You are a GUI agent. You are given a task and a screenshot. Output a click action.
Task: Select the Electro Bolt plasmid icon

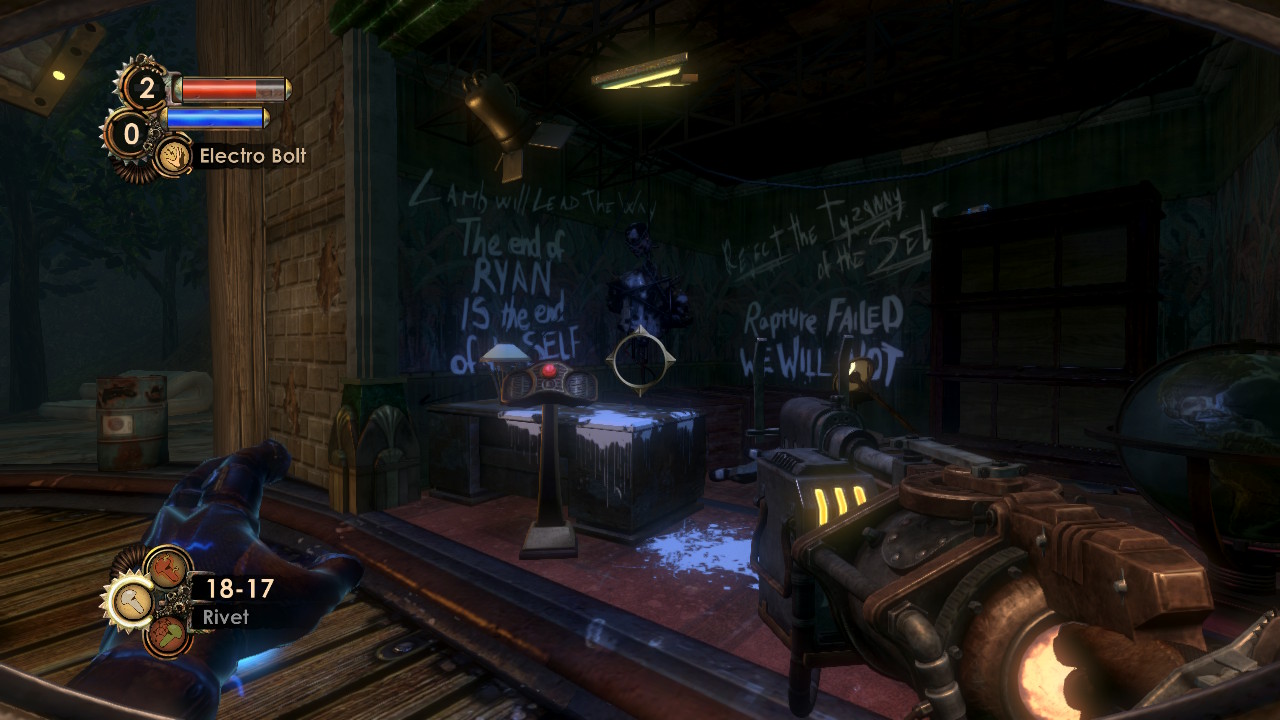click(174, 157)
